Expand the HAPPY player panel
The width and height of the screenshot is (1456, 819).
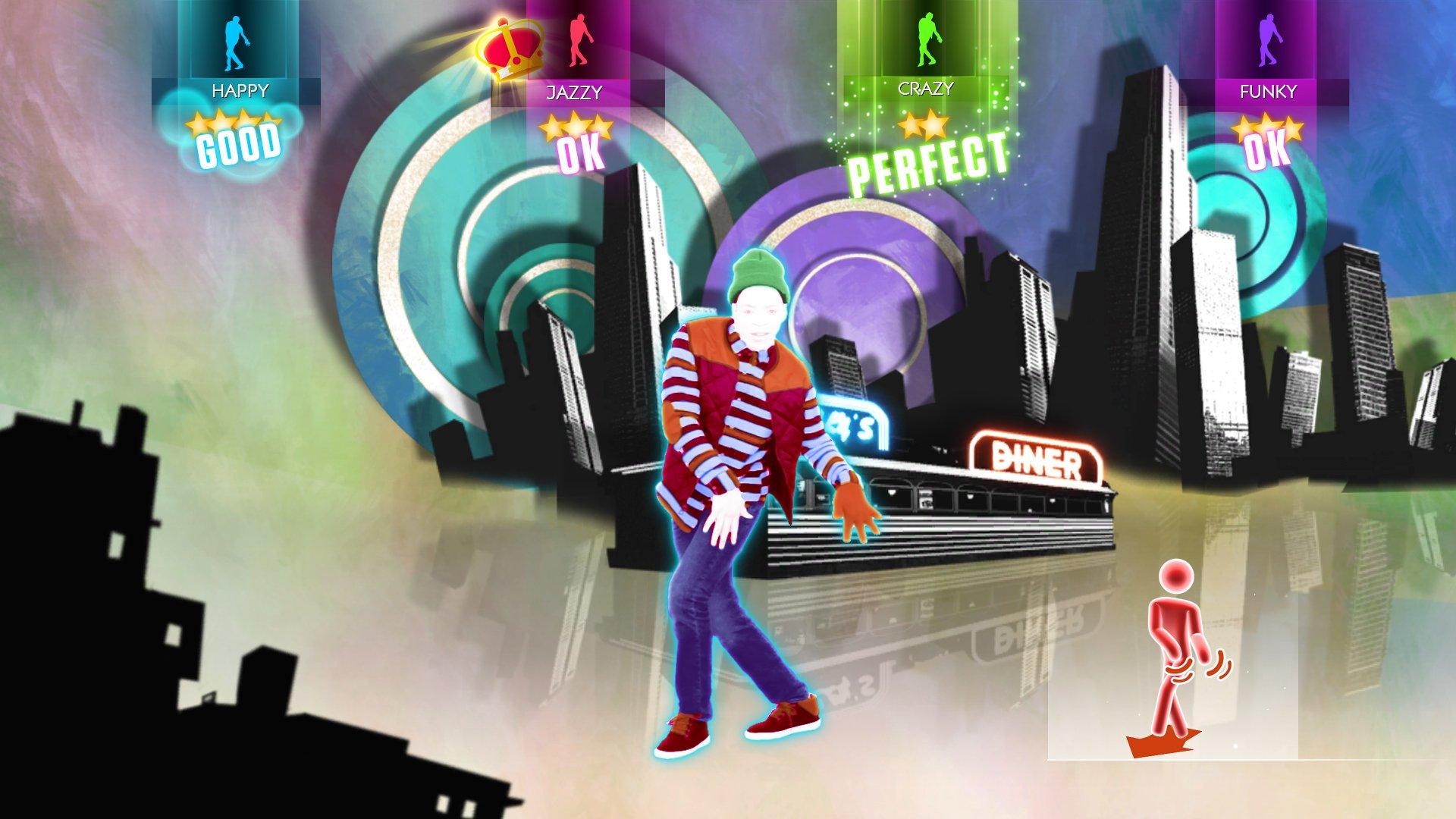tap(240, 89)
